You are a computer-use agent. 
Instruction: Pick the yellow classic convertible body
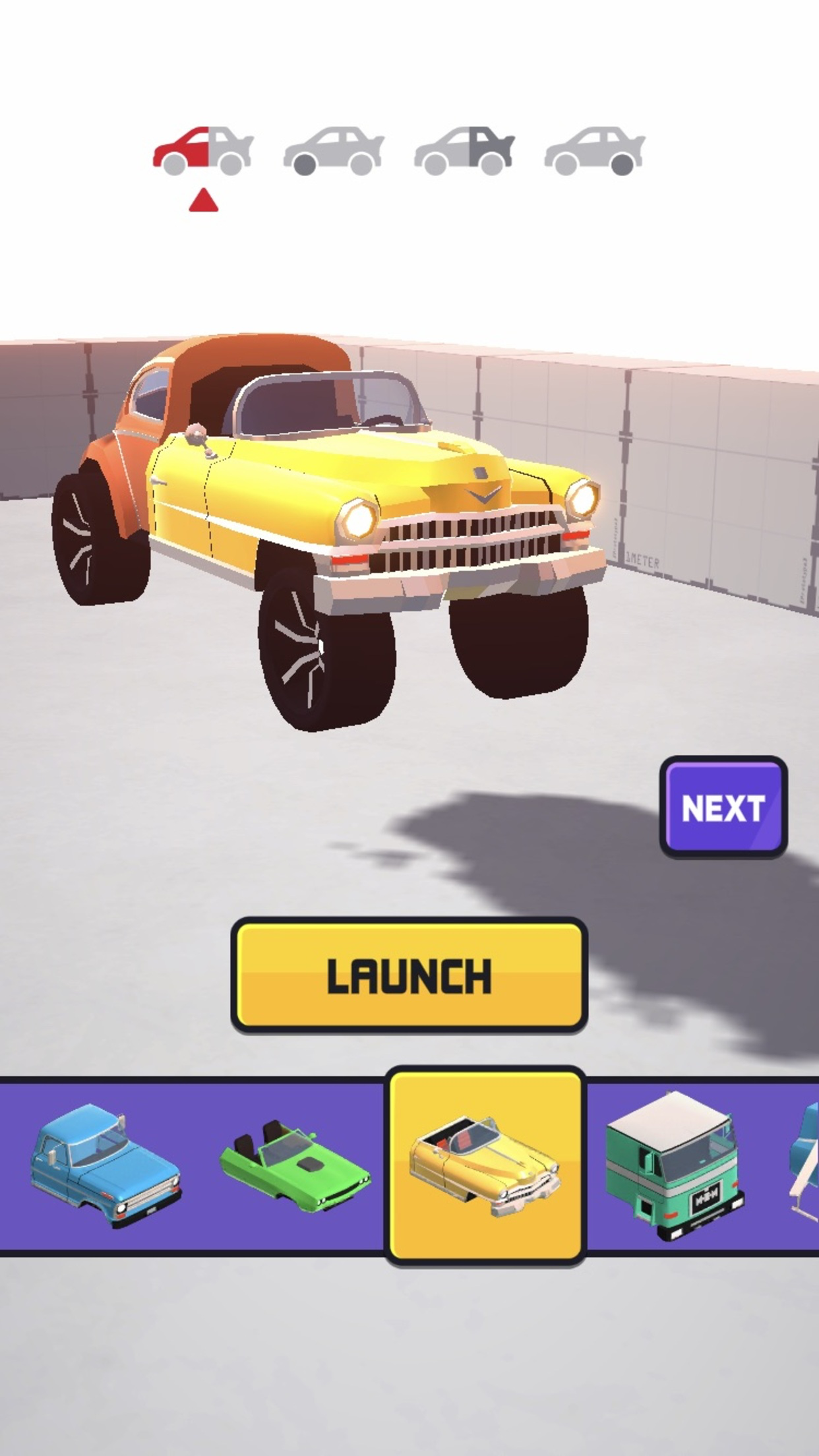coord(485,1166)
